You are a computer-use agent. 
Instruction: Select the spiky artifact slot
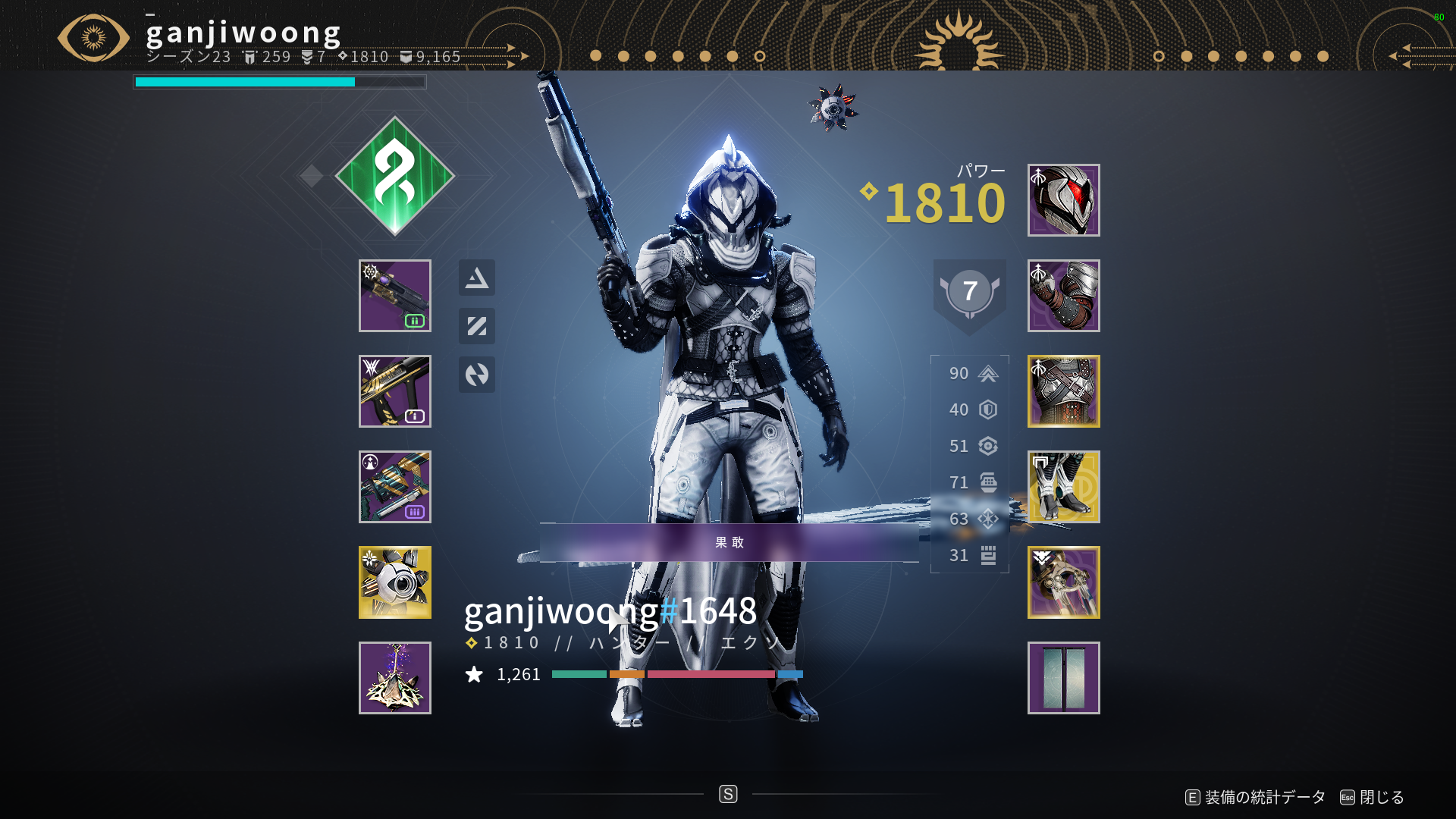pyautogui.click(x=394, y=678)
